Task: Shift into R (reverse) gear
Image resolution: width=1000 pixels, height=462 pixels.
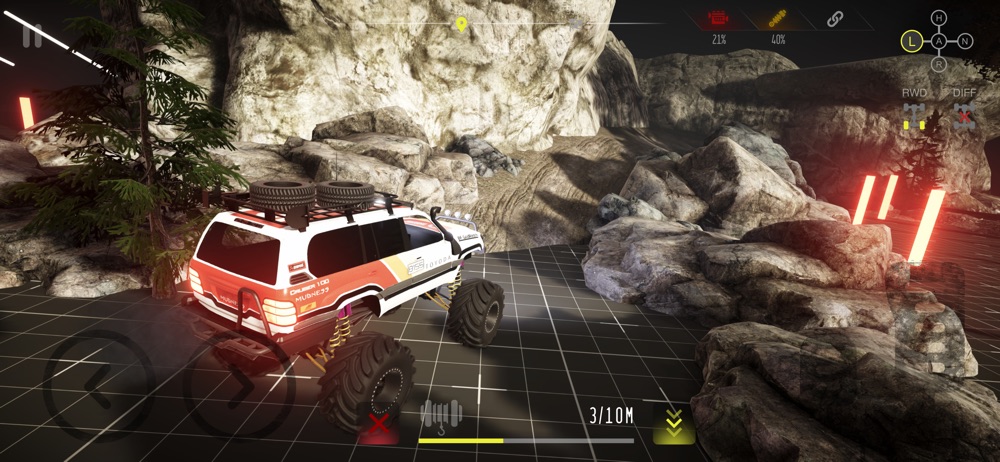Action: [938, 65]
